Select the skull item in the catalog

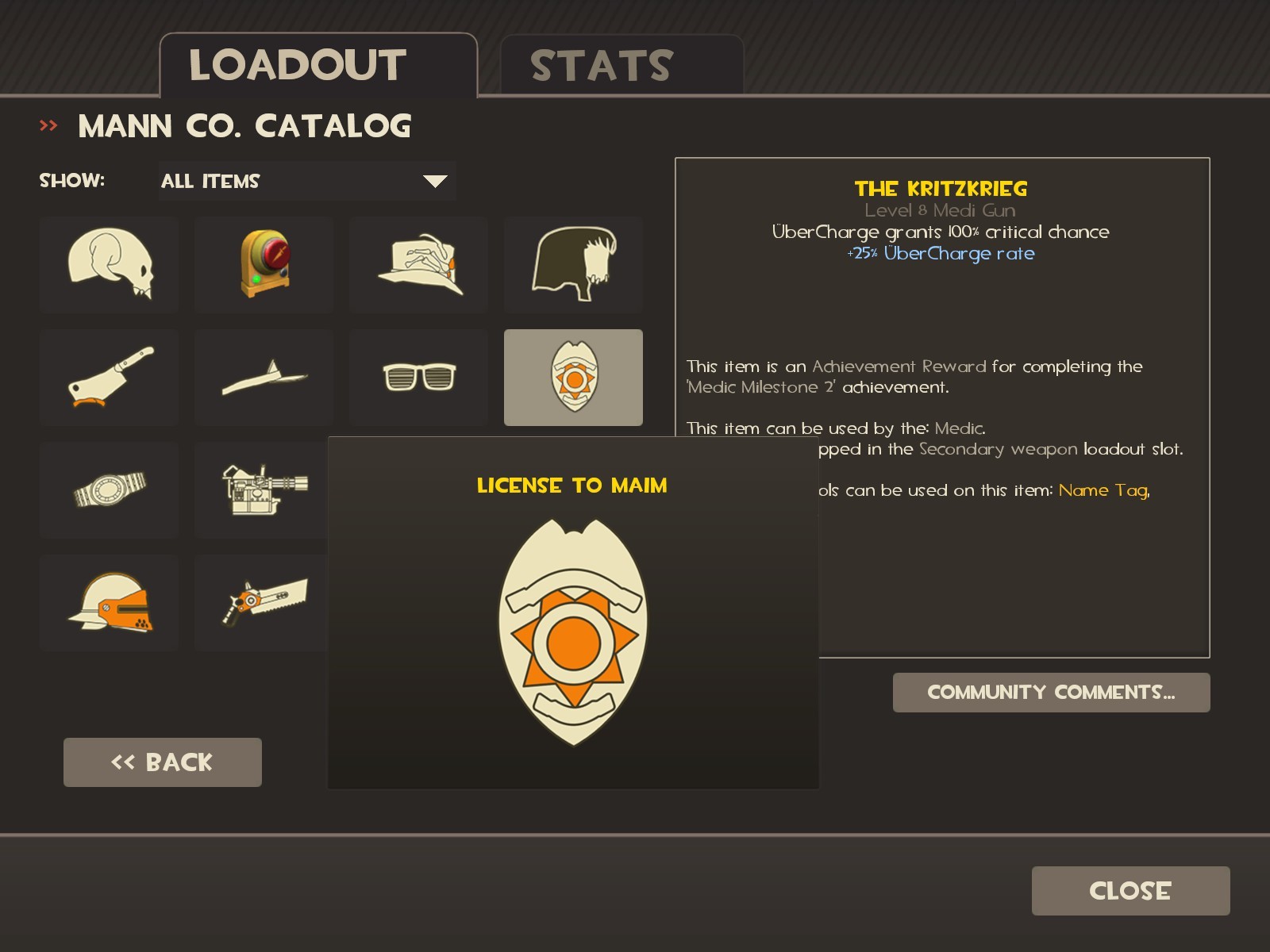[109, 265]
